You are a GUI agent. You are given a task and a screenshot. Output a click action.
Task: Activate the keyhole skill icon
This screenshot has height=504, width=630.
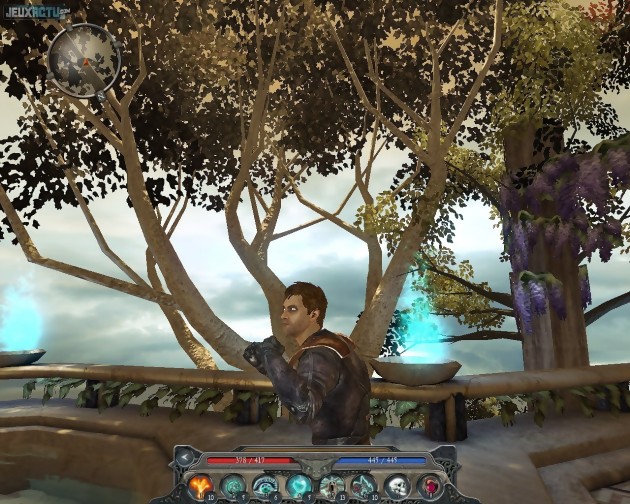(x=331, y=486)
